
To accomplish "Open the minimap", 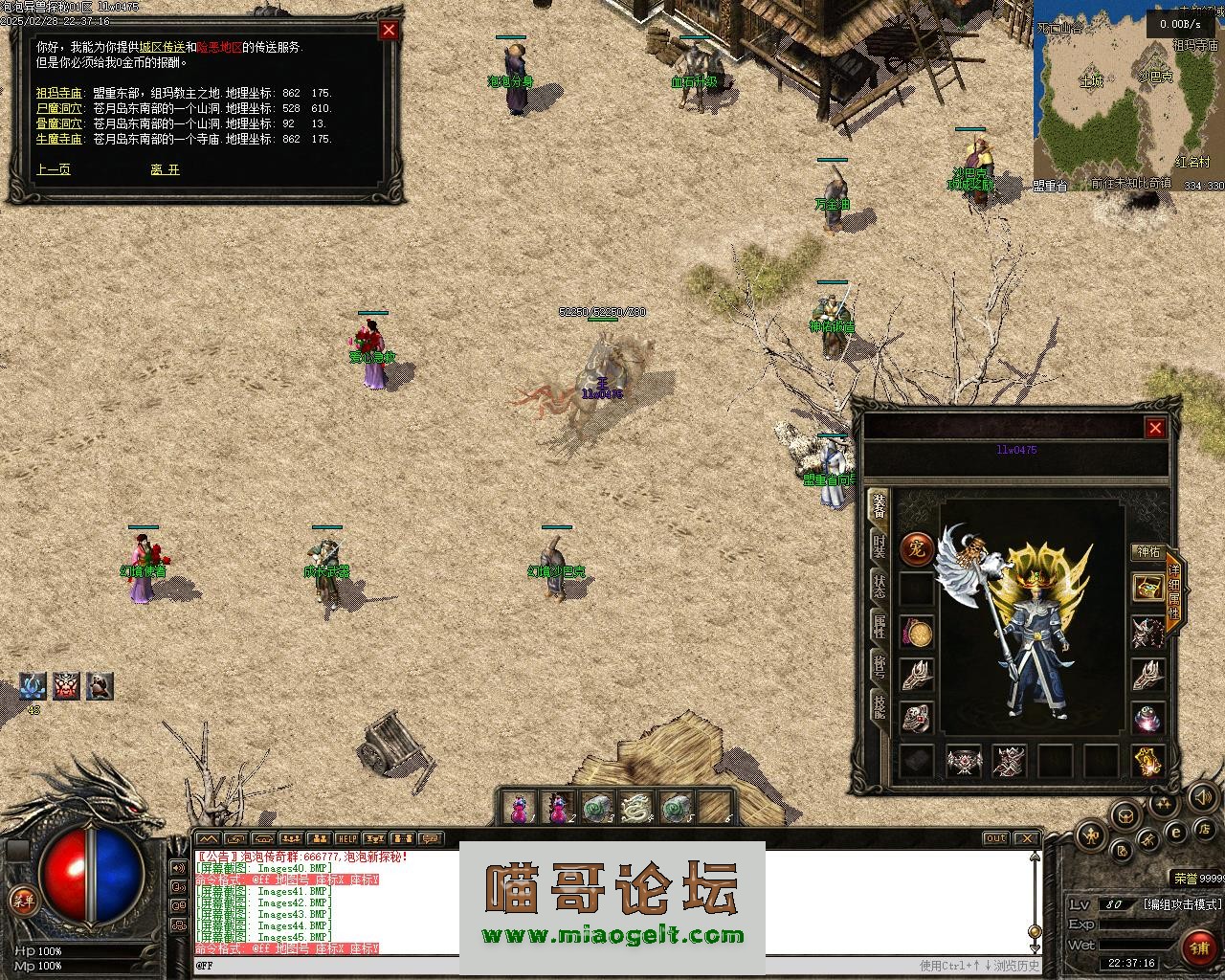I will (x=1127, y=94).
